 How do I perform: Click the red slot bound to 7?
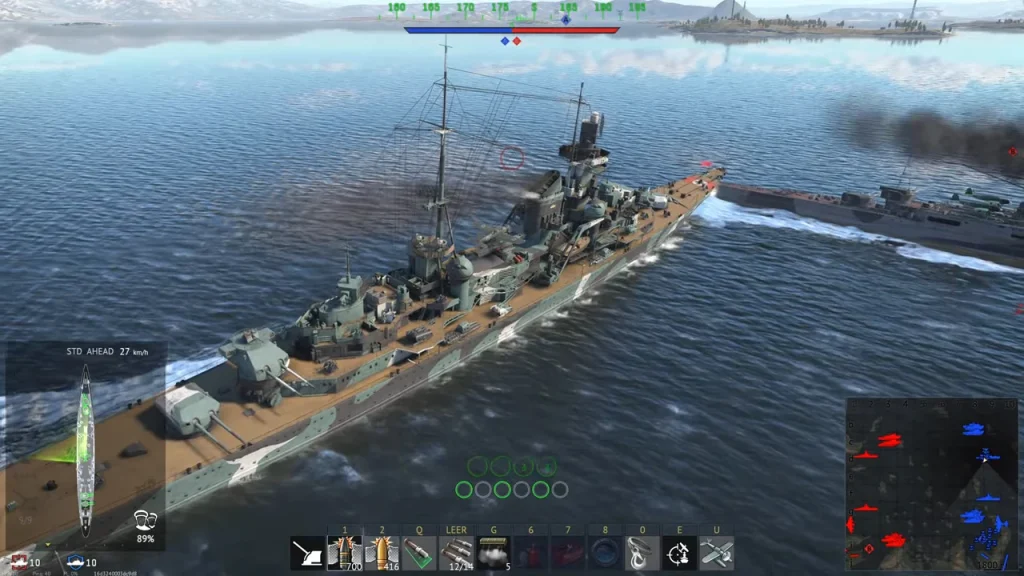click(567, 553)
